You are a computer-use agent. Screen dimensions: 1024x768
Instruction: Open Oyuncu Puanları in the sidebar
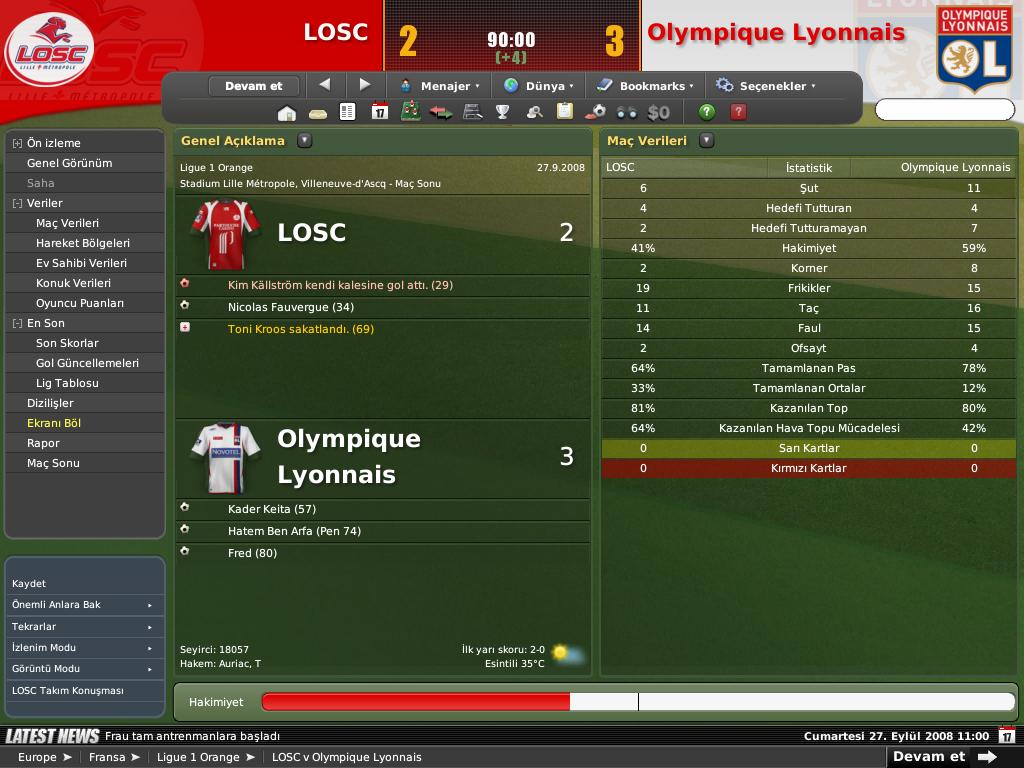click(80, 303)
